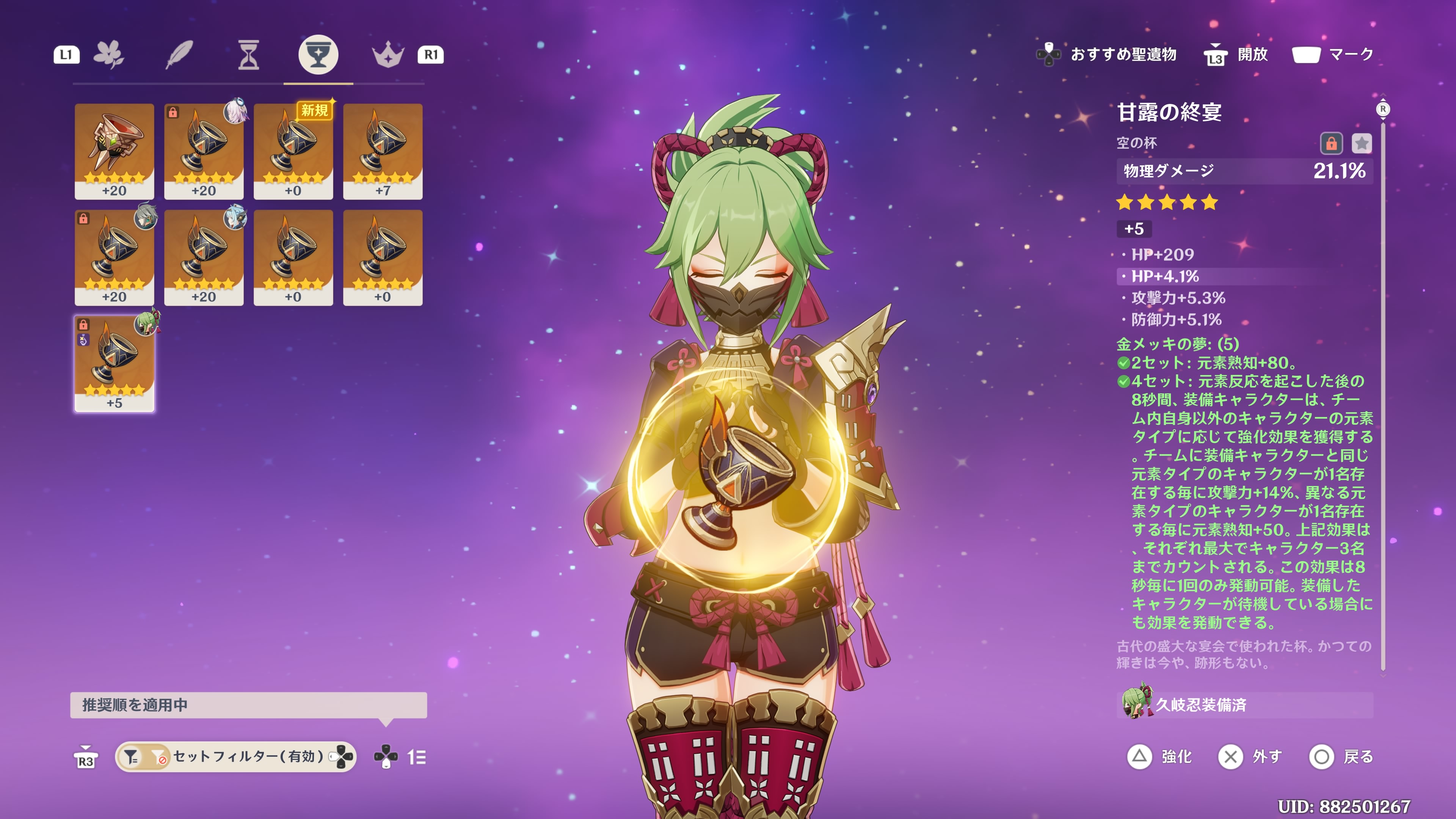Viewport: 1456px width, 819px height.
Task: Select the goblet marked 新規
Action: 293,151
